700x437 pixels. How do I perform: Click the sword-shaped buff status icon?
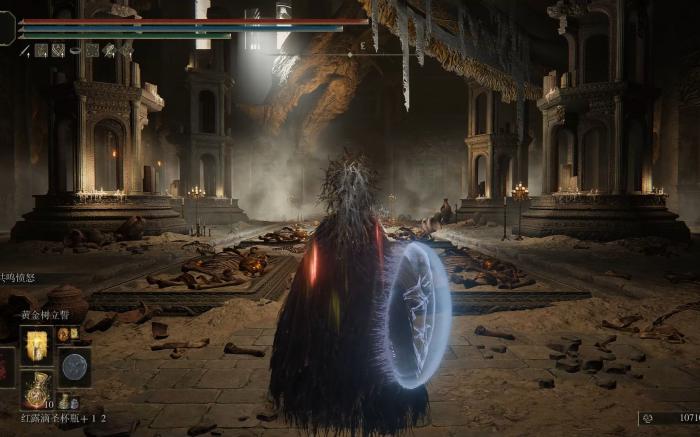click(x=25, y=50)
